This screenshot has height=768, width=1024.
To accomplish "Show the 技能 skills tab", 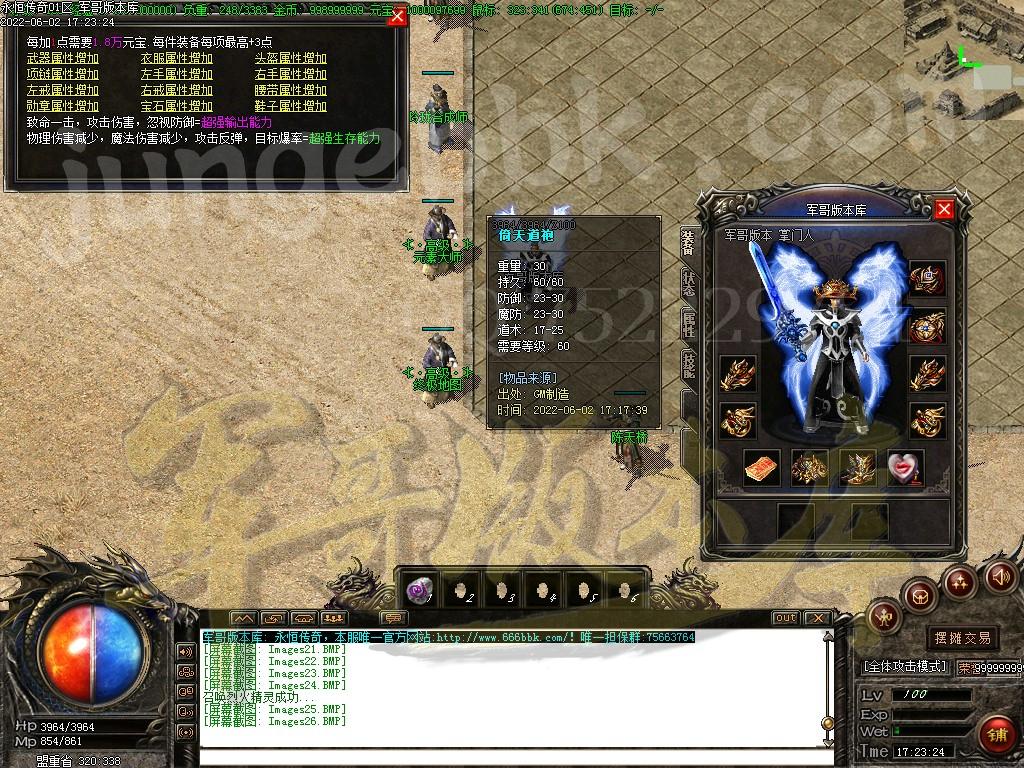I will pyautogui.click(x=689, y=364).
